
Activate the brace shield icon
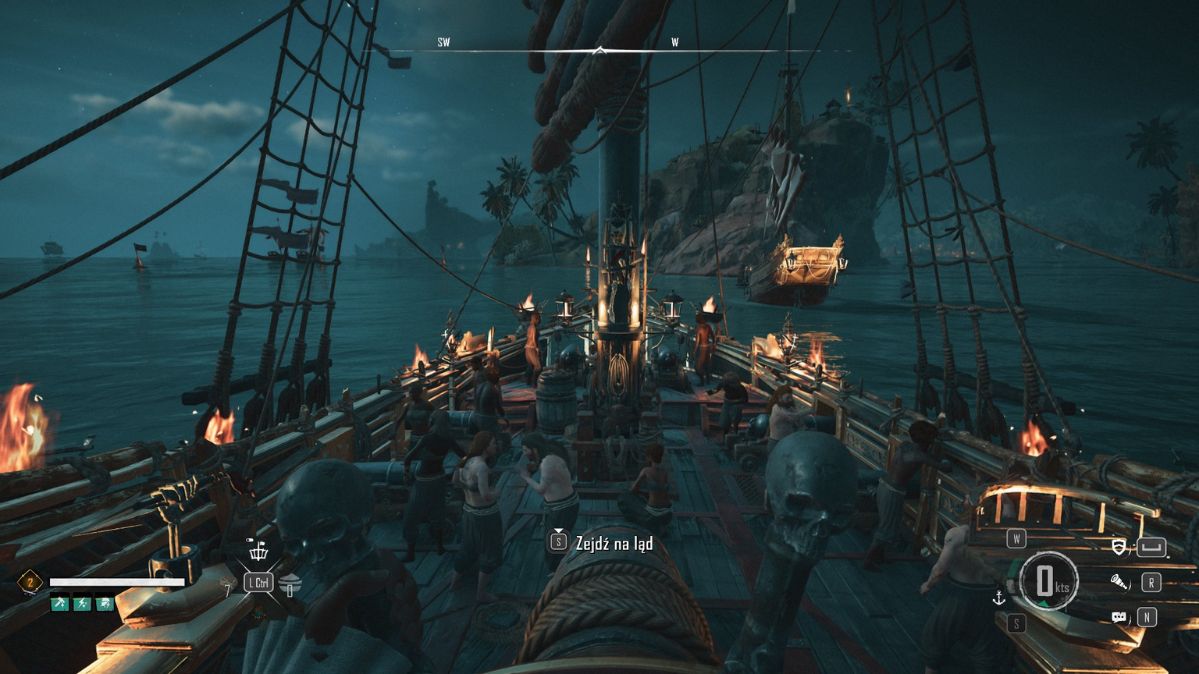click(x=1121, y=547)
